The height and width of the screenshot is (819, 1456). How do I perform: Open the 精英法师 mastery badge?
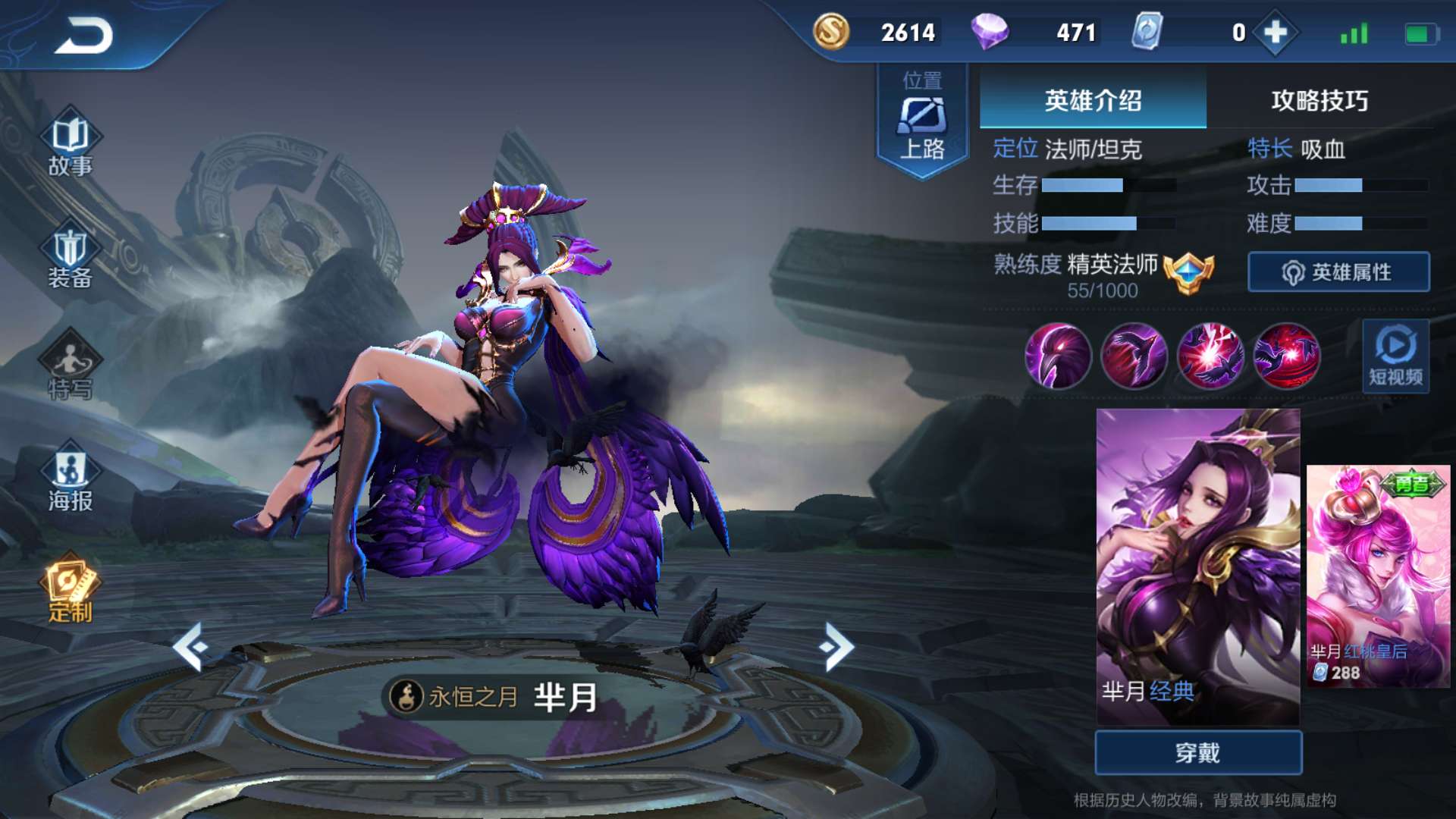tap(1188, 271)
